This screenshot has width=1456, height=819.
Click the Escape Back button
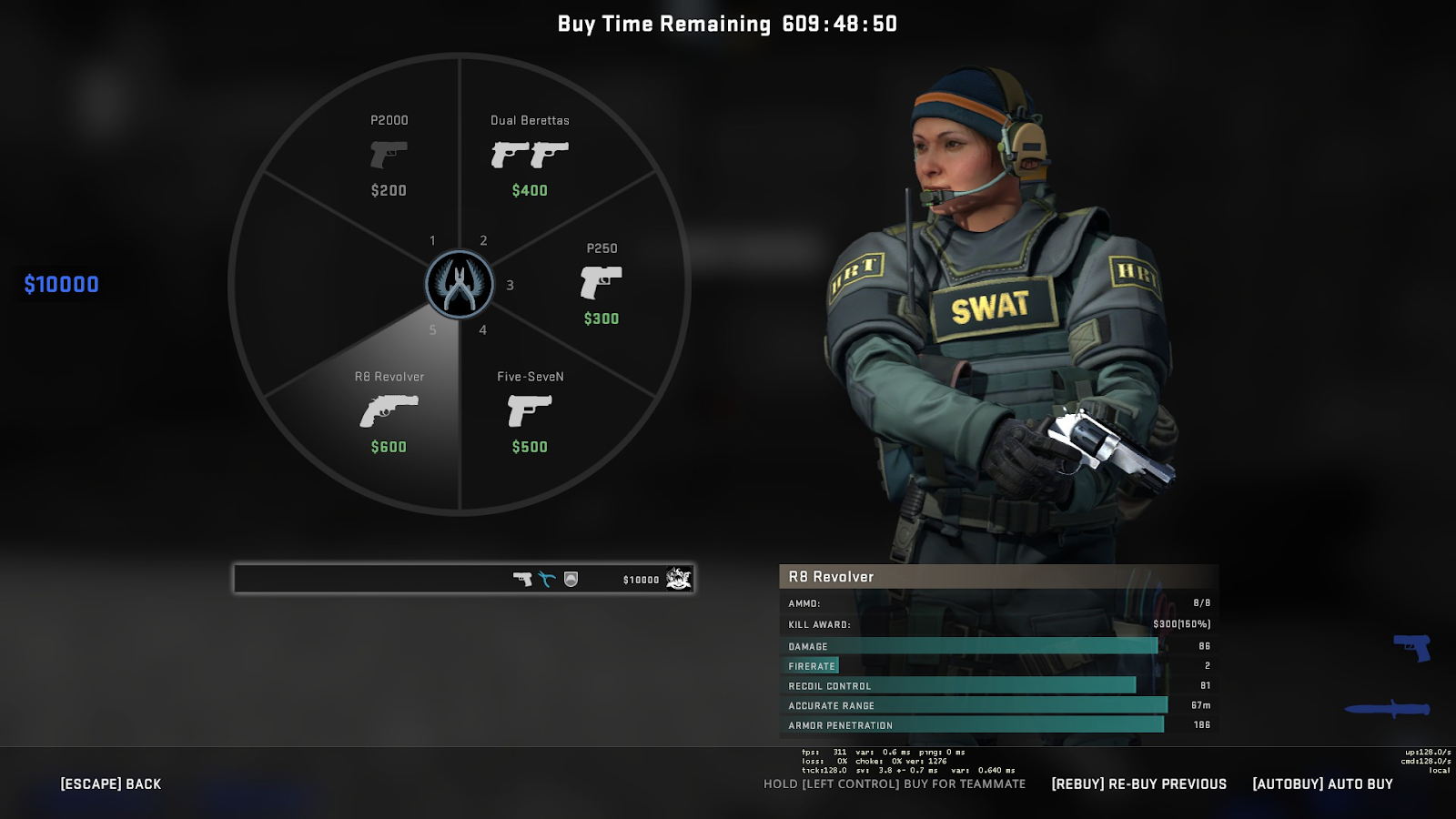click(x=111, y=784)
